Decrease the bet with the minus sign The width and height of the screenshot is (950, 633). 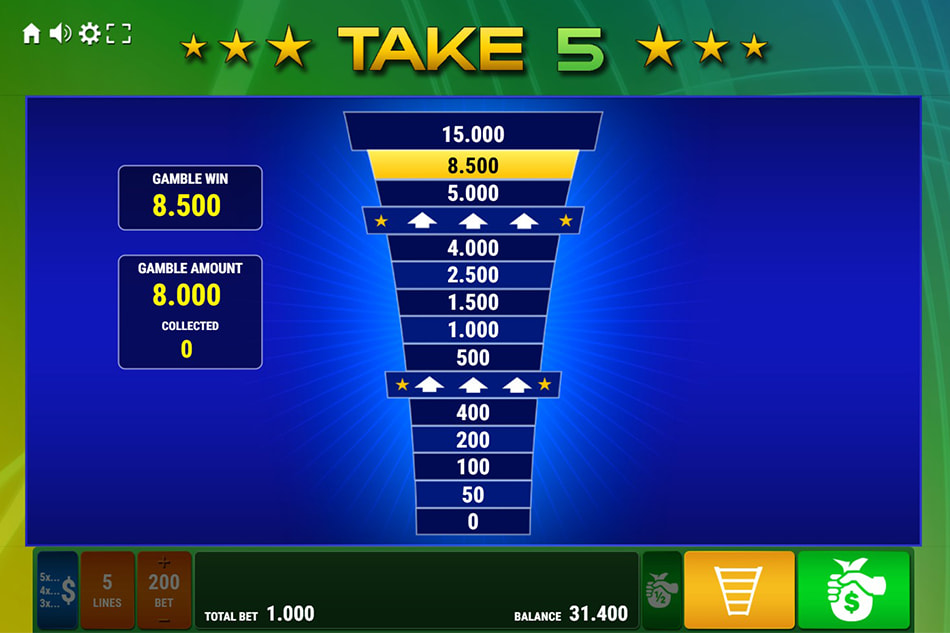pyautogui.click(x=164, y=618)
